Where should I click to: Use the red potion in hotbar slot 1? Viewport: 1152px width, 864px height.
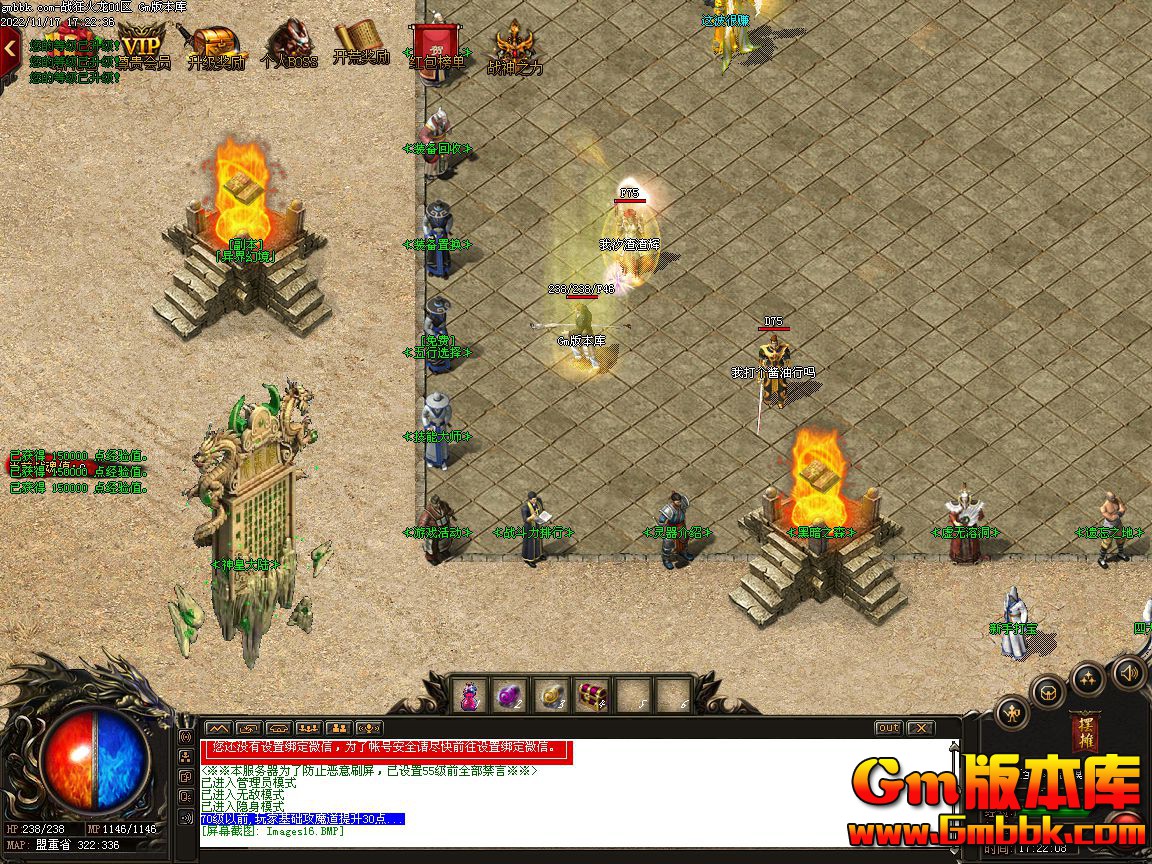click(x=470, y=695)
